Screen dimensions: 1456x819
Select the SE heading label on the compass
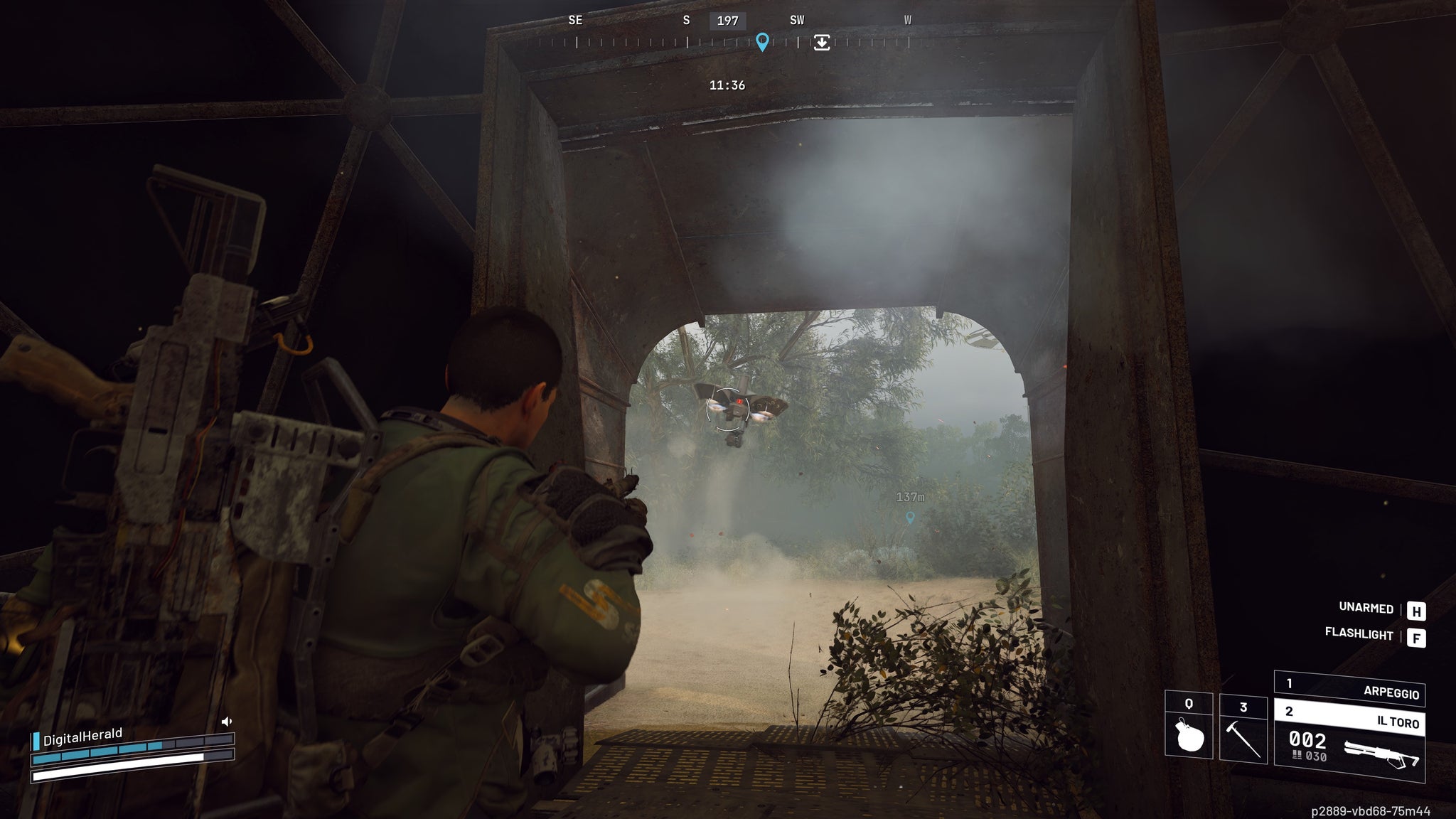[x=576, y=21]
